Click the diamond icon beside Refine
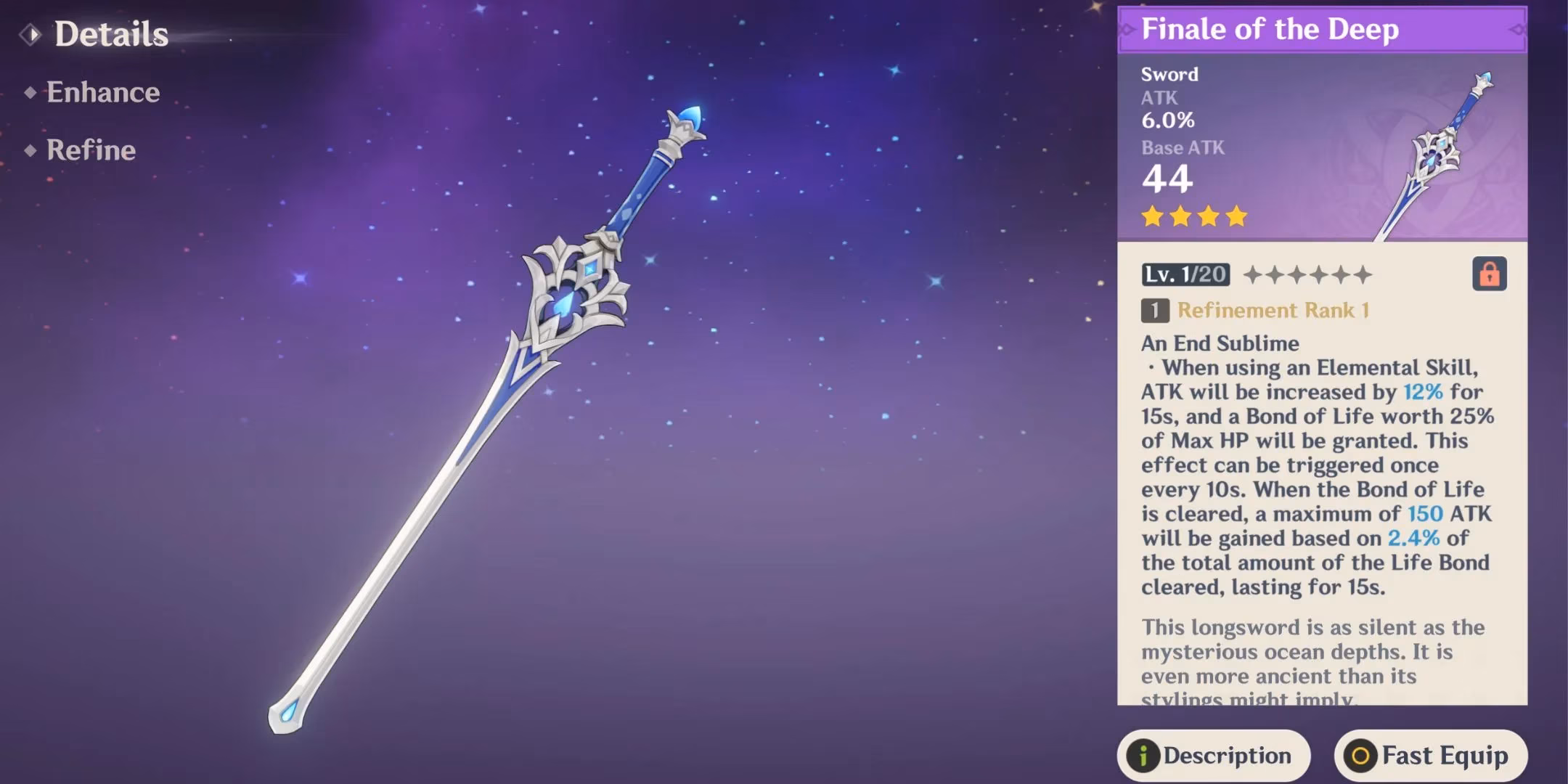The height and width of the screenshot is (784, 1568). pos(30,151)
